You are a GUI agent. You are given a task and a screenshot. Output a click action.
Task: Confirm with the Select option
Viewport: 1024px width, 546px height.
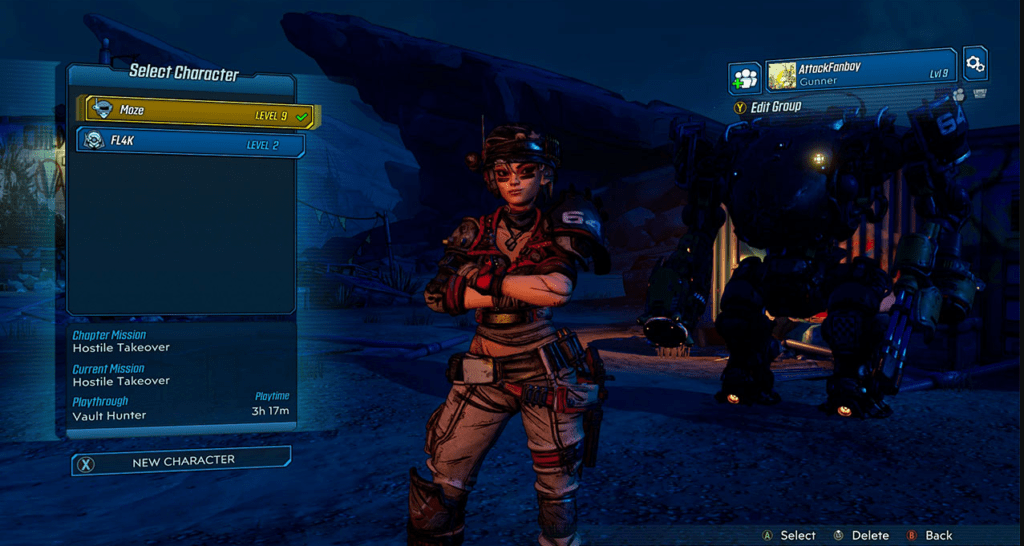click(788, 535)
